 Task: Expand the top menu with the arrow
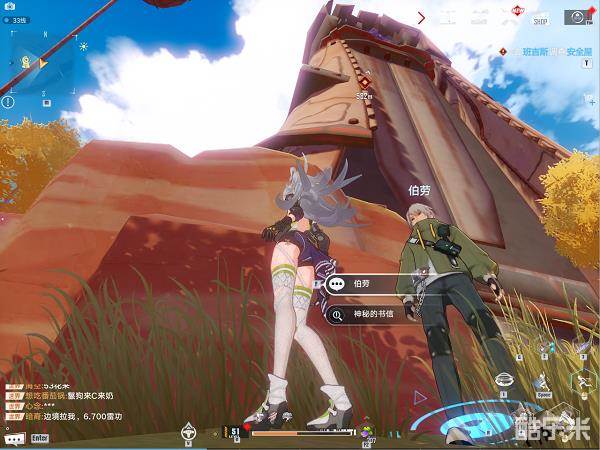tap(421, 18)
